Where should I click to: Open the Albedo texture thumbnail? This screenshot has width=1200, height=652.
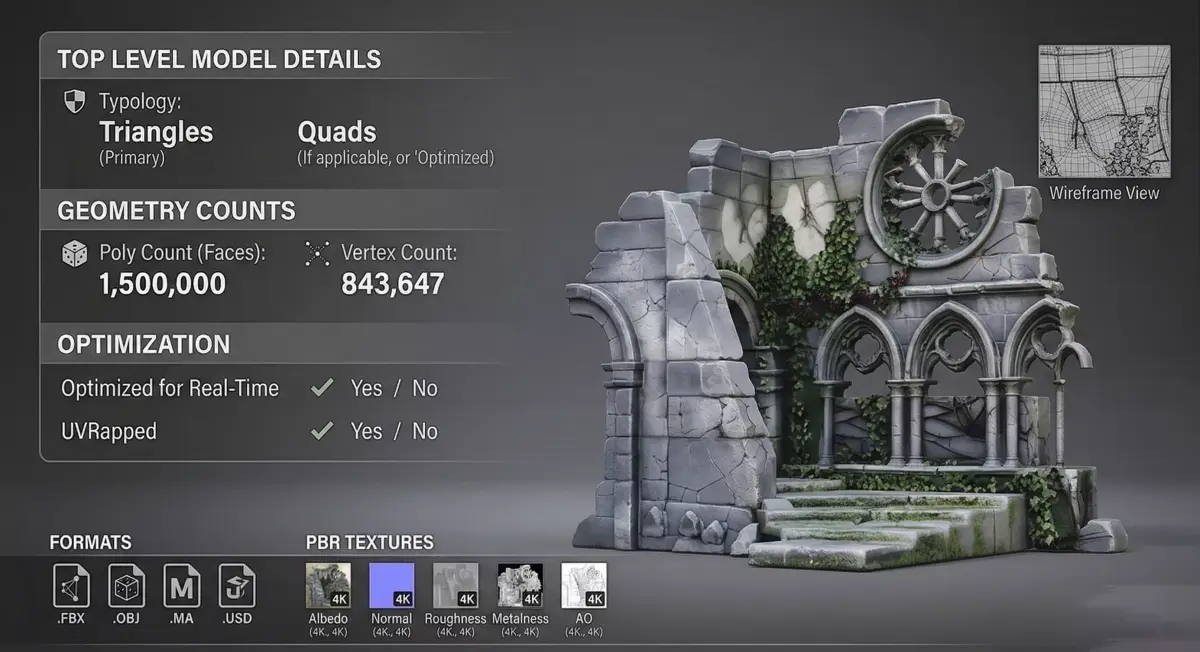point(328,586)
